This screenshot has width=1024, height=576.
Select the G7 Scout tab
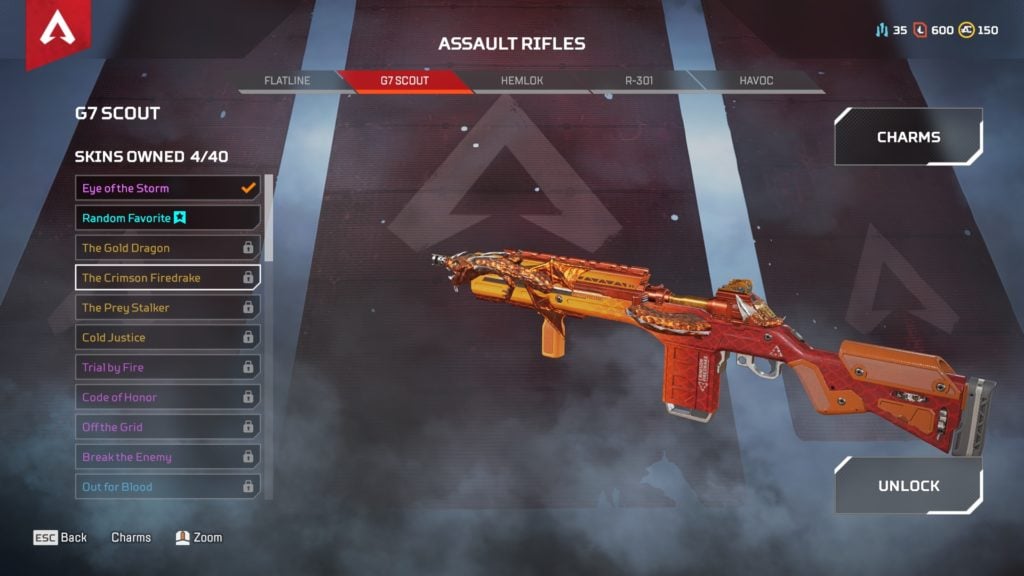[x=403, y=80]
